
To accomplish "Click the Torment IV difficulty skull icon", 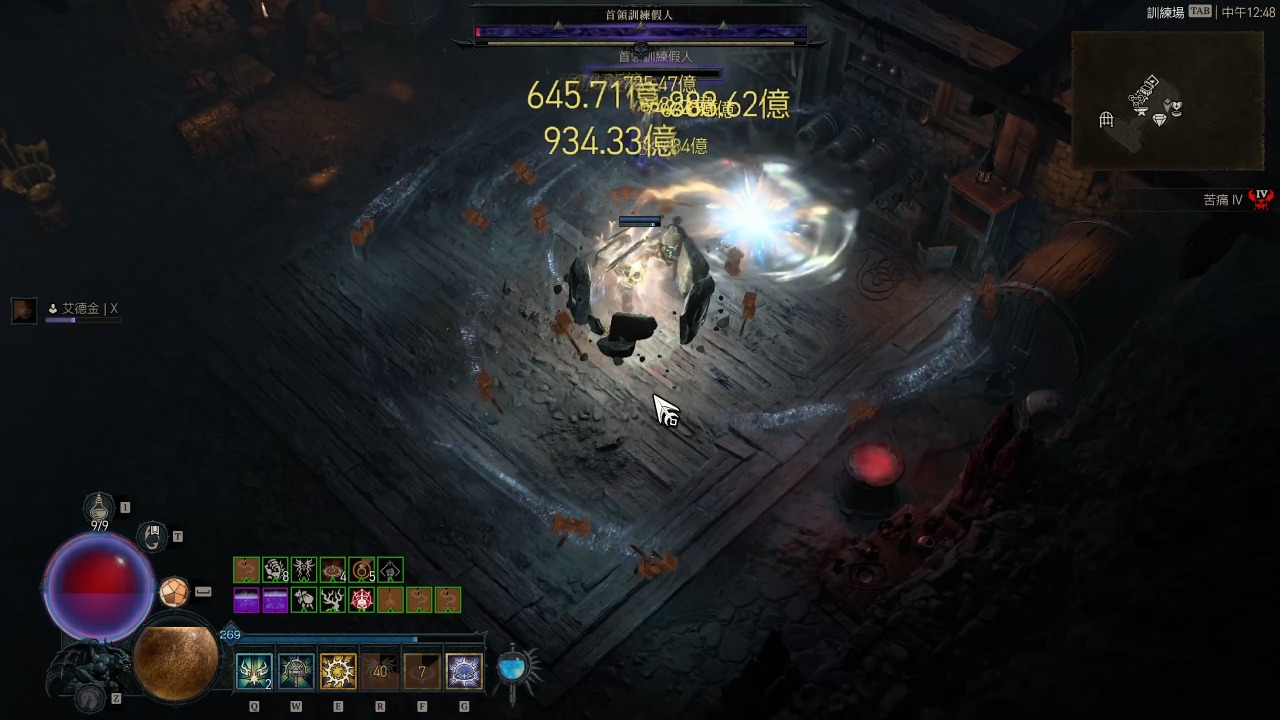I will click(1262, 199).
